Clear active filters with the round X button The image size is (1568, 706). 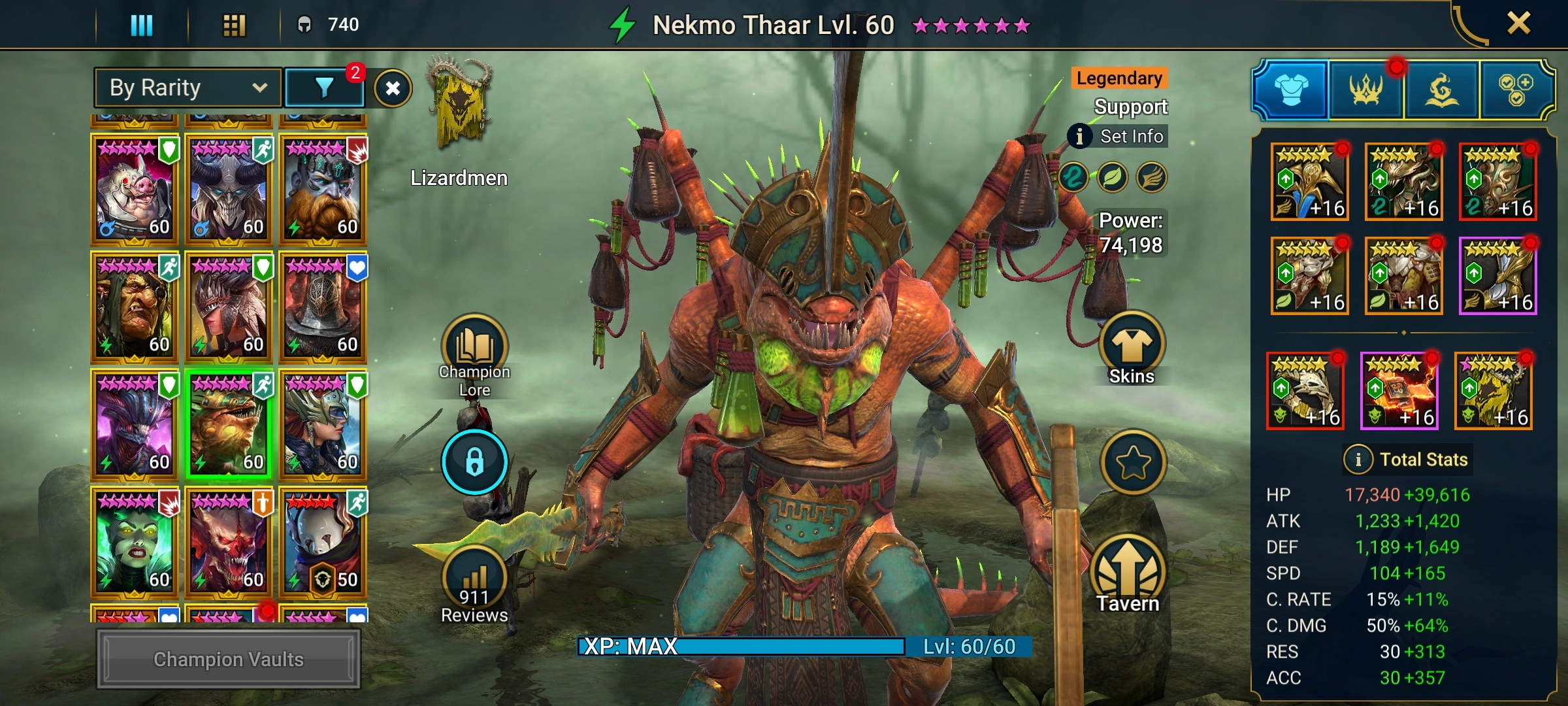[x=393, y=88]
